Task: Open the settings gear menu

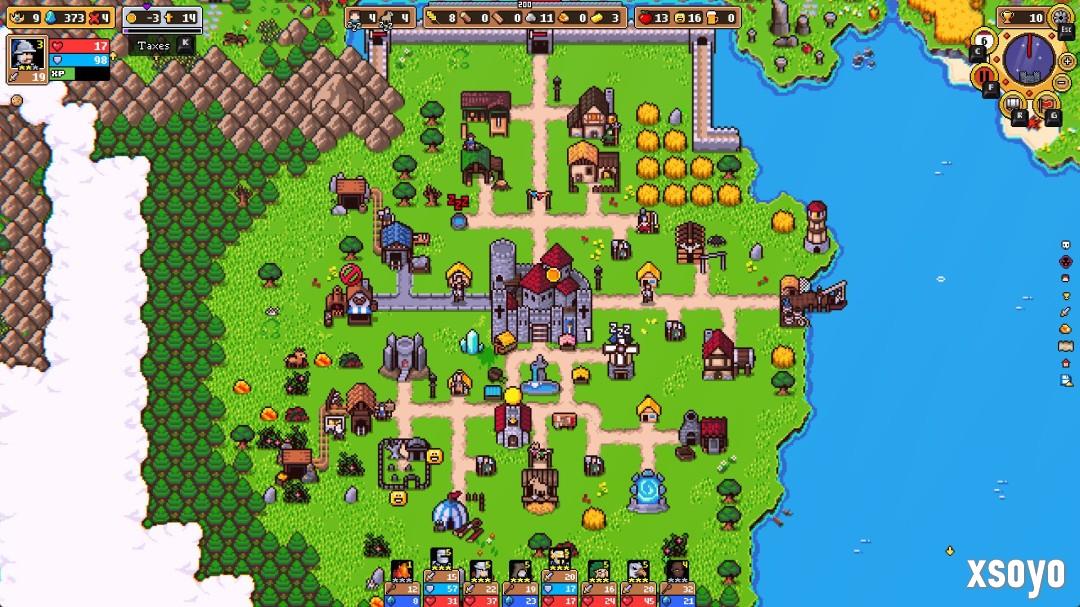Action: [x=1060, y=17]
